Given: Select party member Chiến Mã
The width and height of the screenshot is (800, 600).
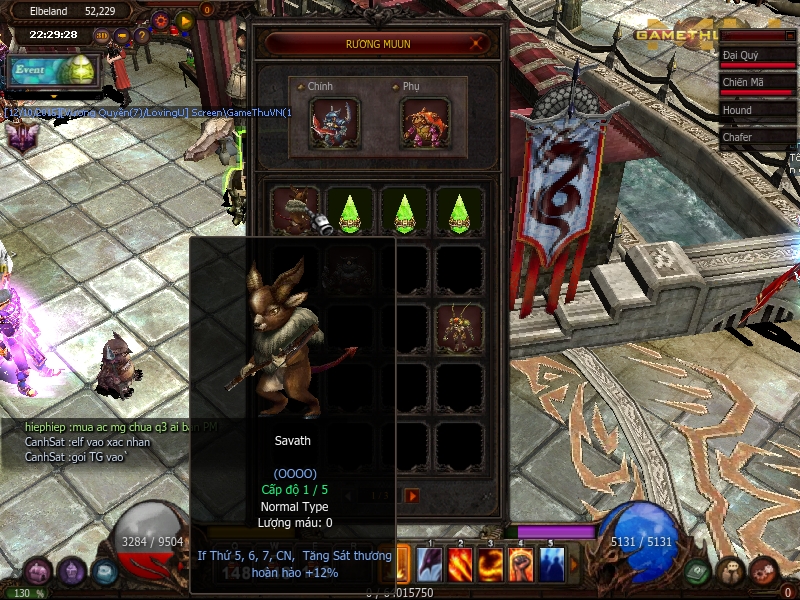Looking at the screenshot, I should [x=758, y=83].
